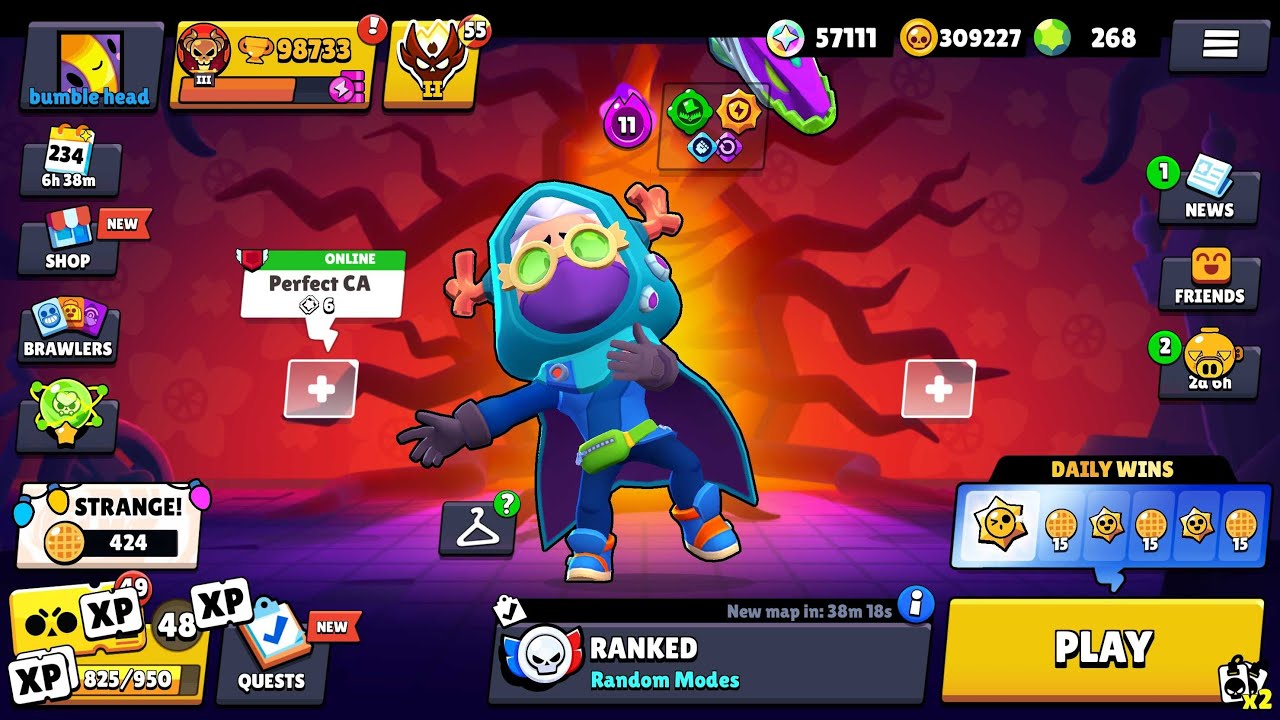Viewport: 1280px width, 720px height.
Task: Change skin via the clothes hanger button
Action: (x=478, y=529)
